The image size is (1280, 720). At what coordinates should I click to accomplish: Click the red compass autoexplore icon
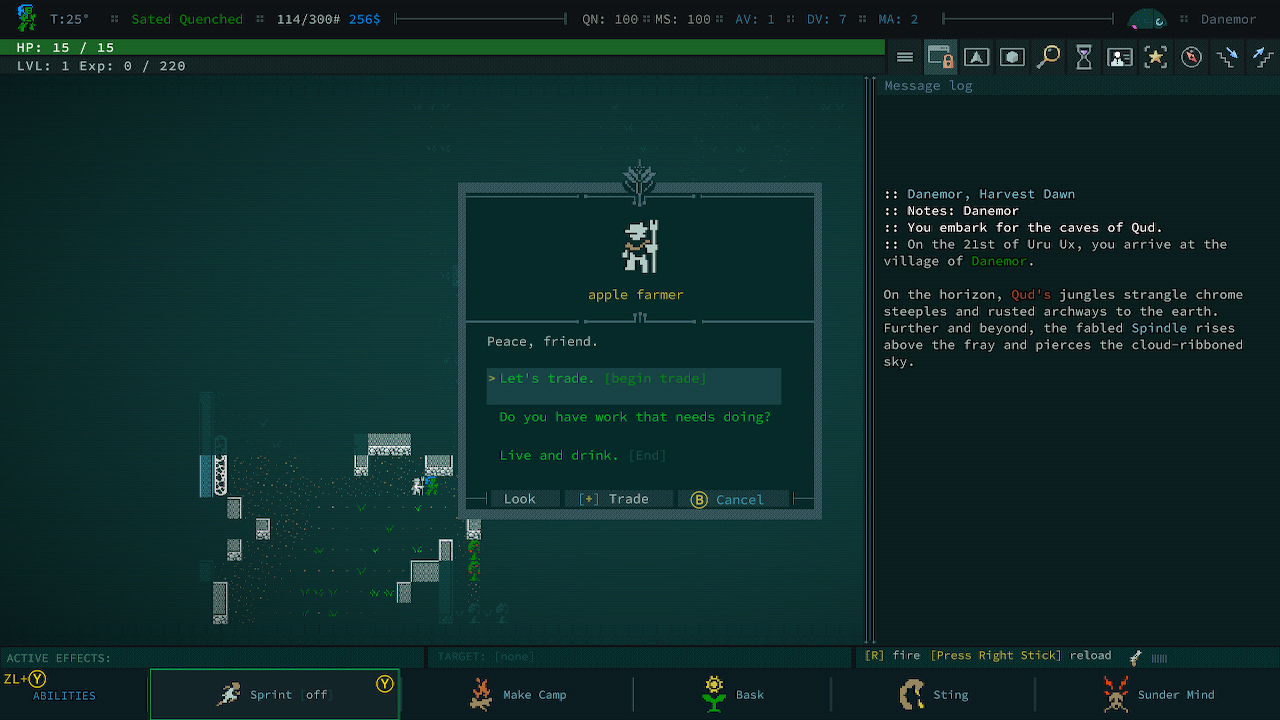pos(1191,57)
